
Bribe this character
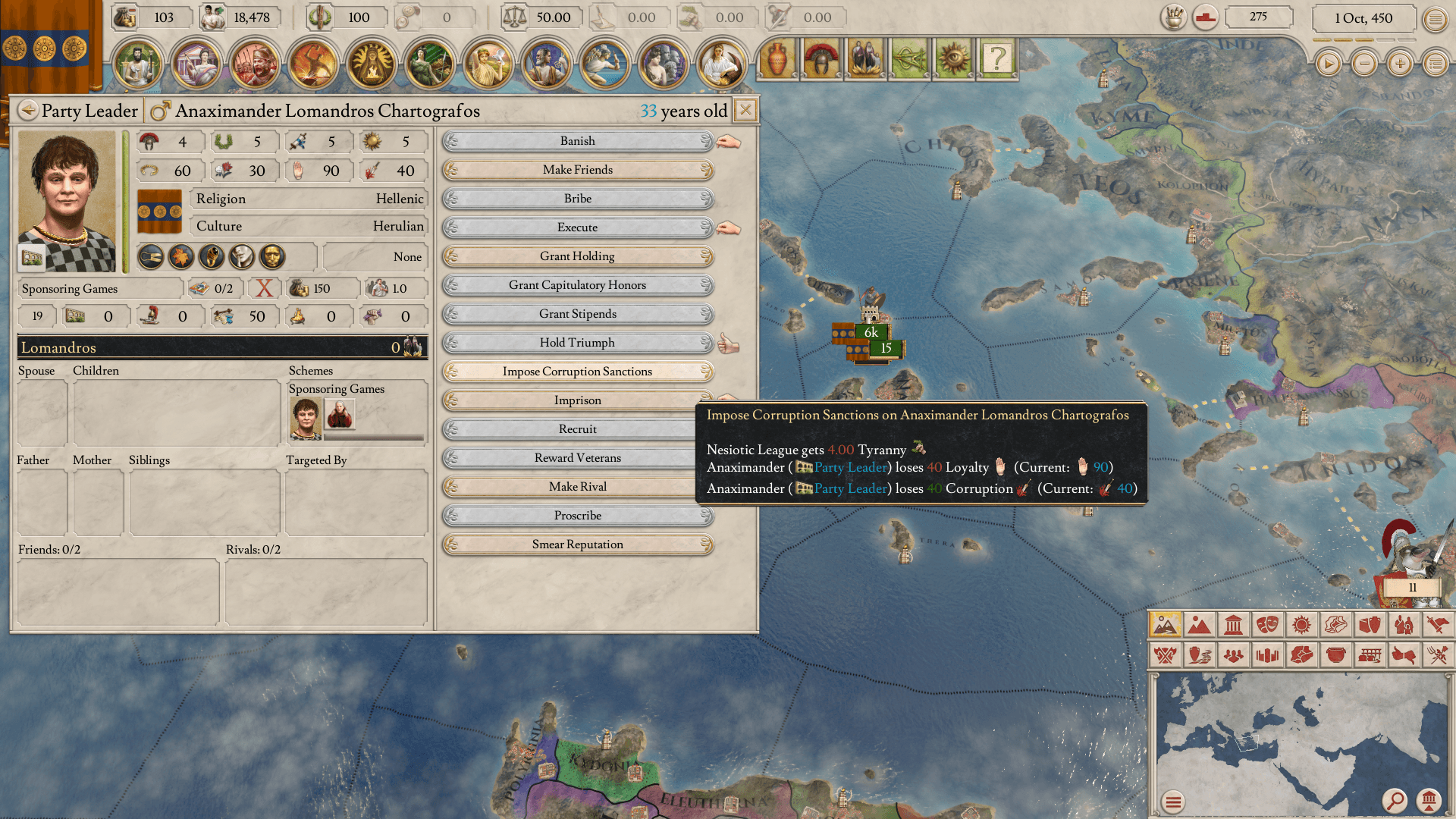[x=577, y=199]
